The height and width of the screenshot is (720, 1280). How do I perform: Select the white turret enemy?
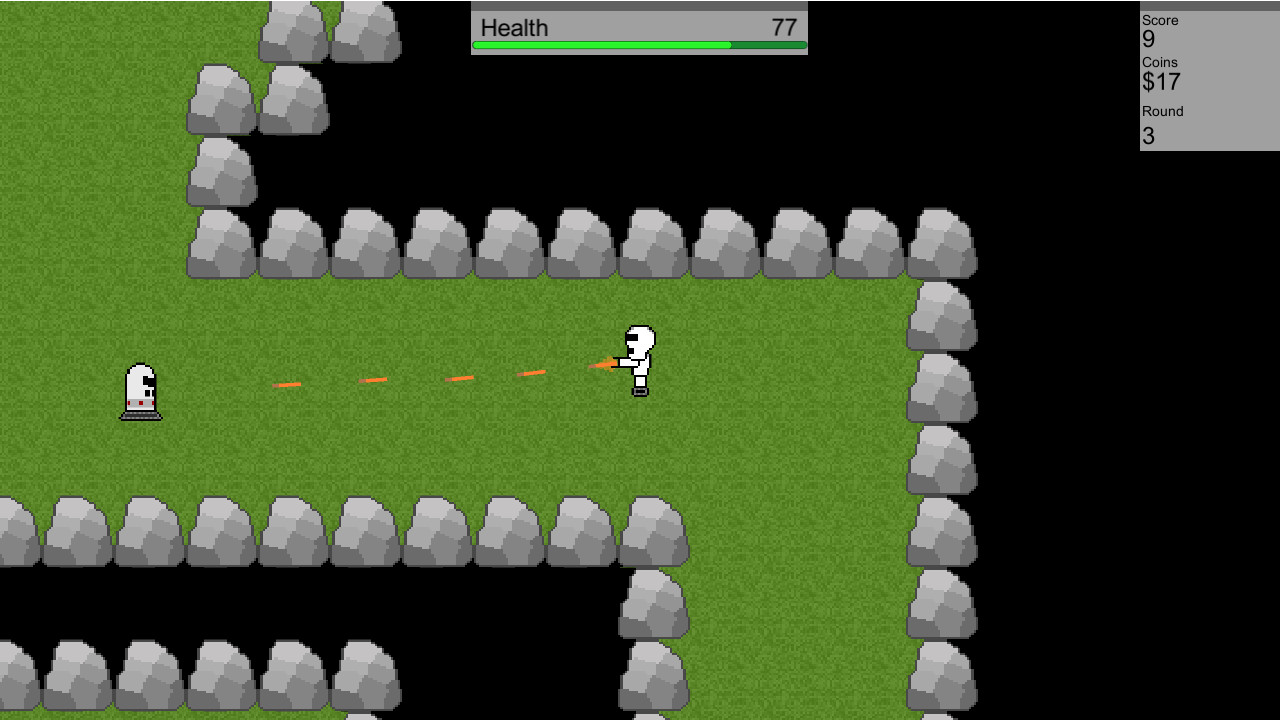point(140,390)
